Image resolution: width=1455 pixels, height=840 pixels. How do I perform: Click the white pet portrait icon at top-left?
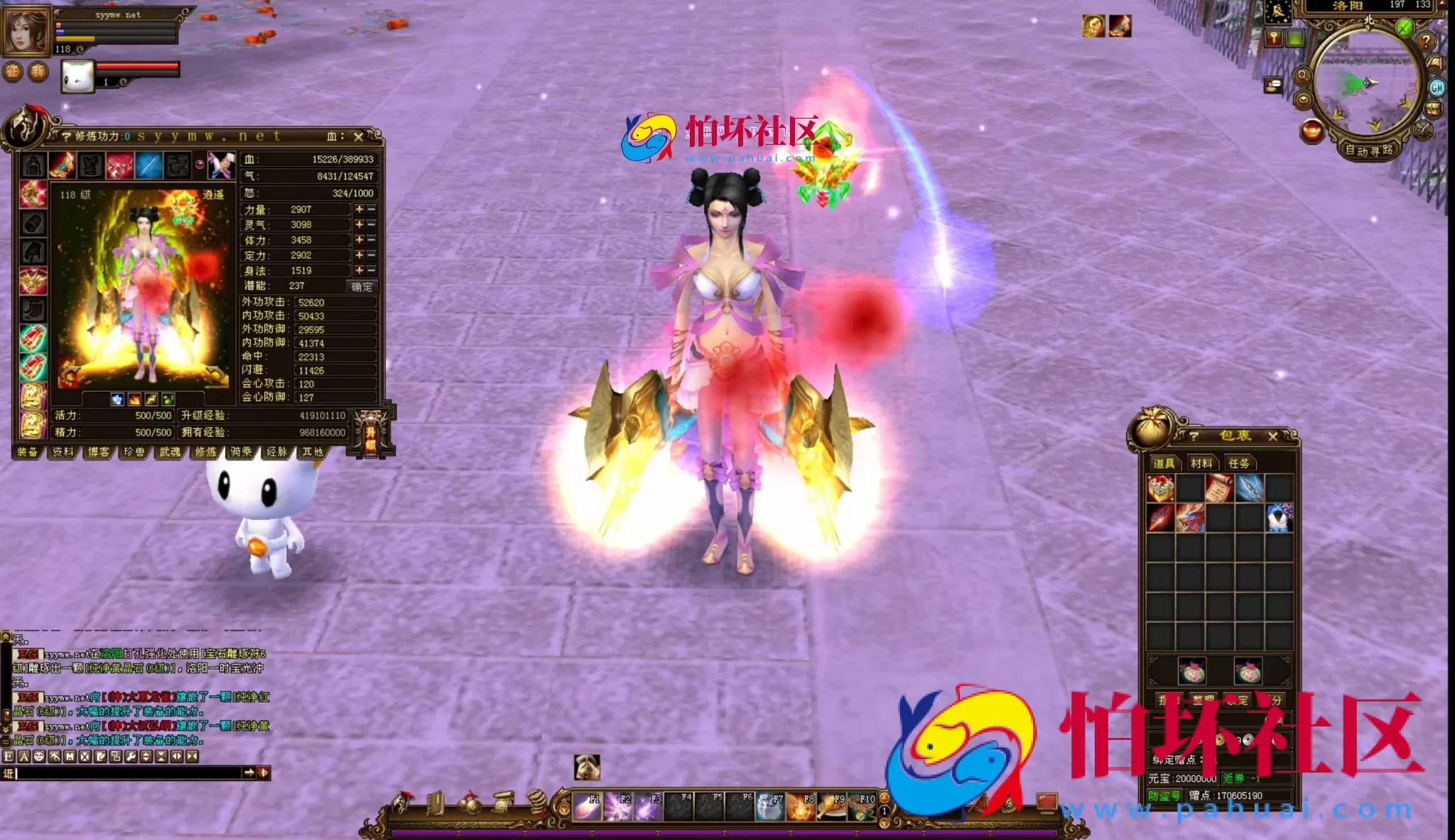point(78,75)
